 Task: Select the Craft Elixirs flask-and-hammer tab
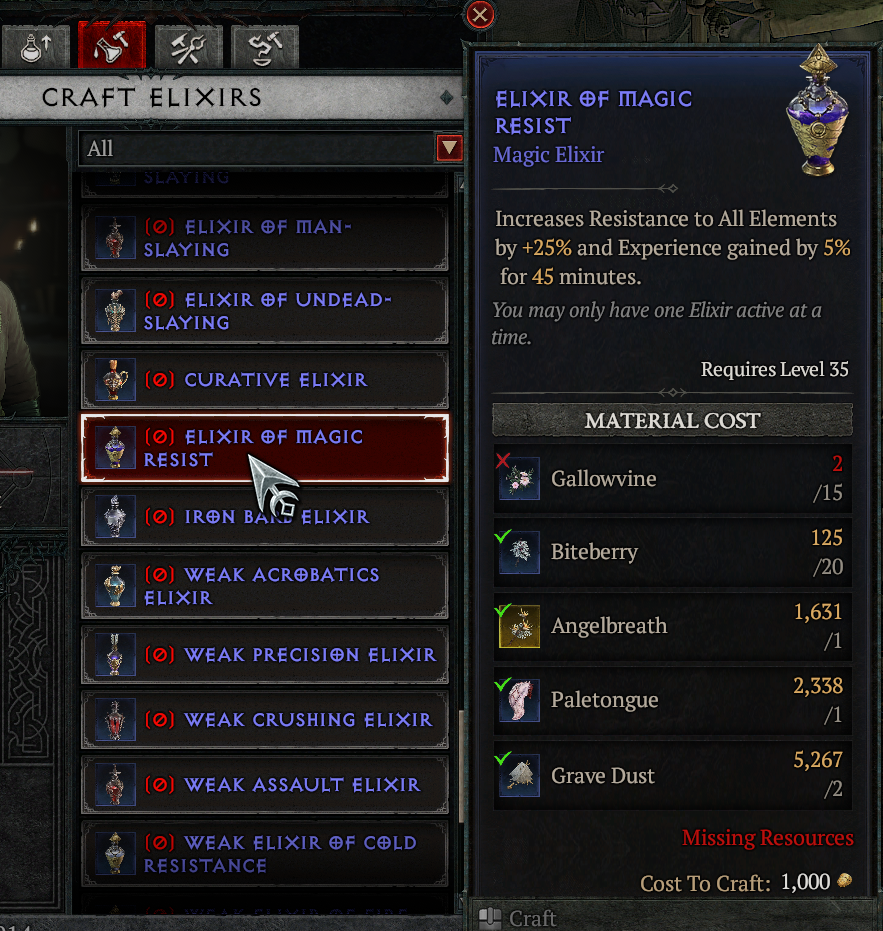point(111,46)
